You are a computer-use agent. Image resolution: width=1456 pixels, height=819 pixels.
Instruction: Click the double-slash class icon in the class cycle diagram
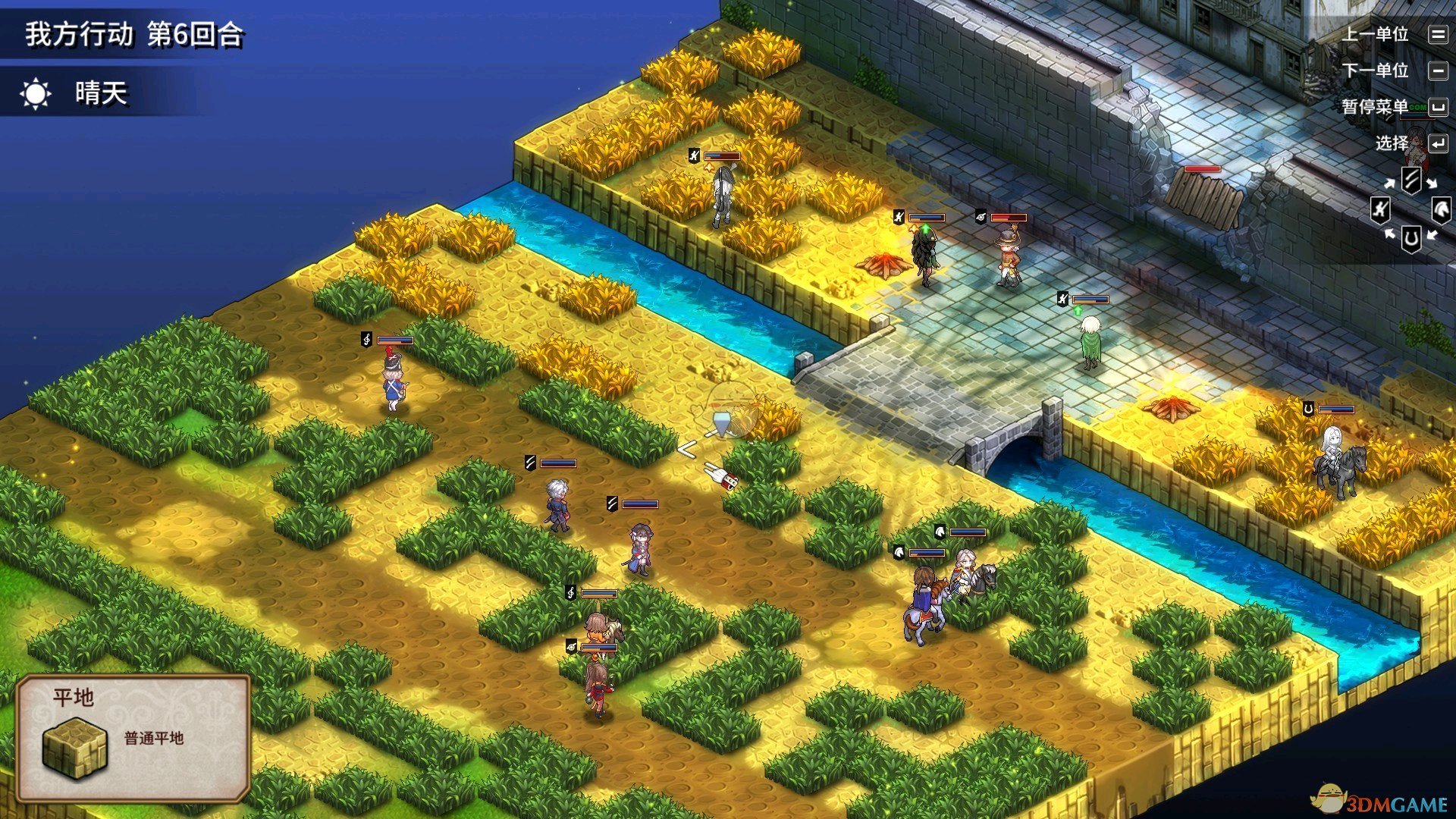[x=1410, y=180]
